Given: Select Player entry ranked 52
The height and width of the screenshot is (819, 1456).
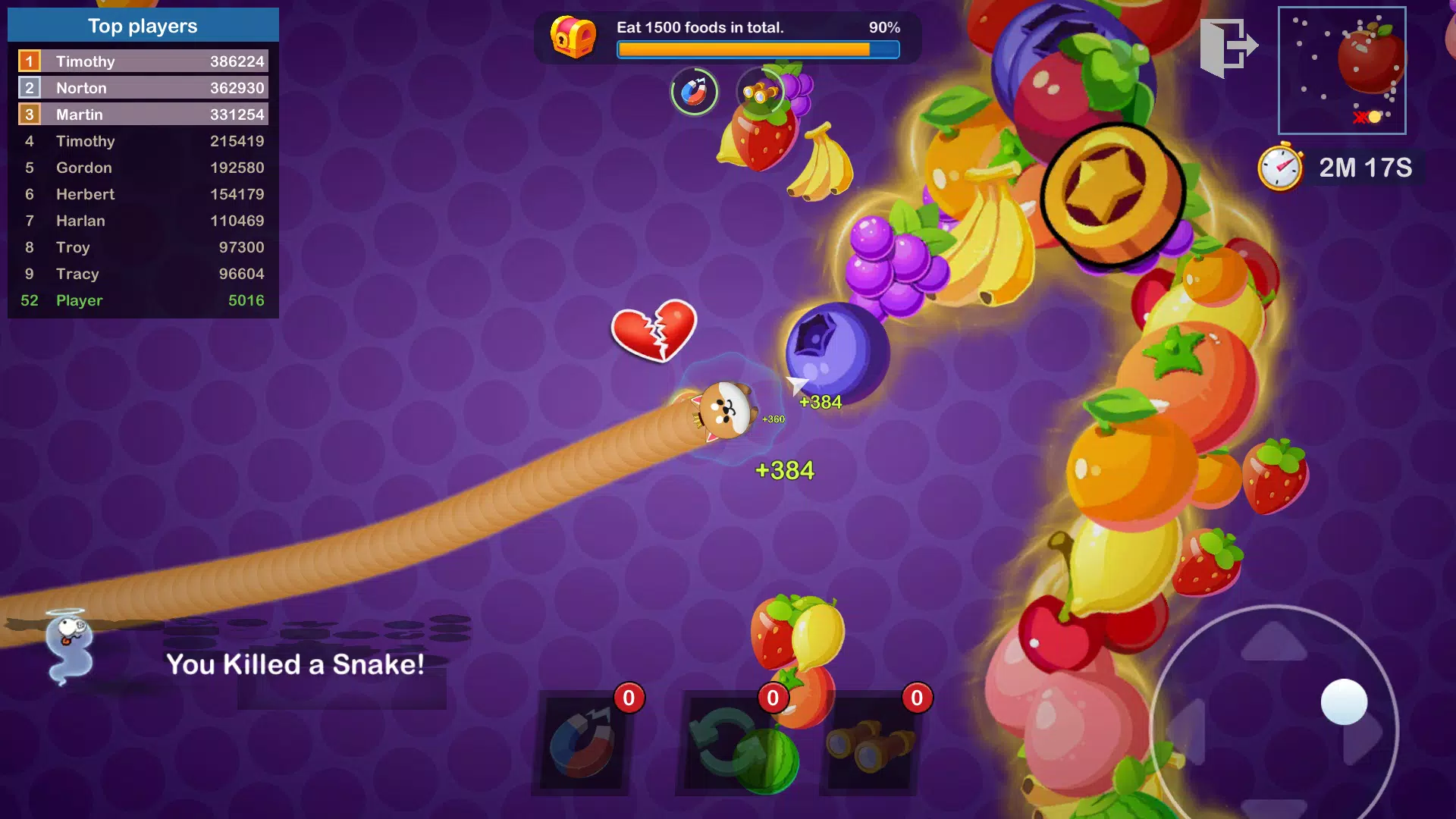Looking at the screenshot, I should (x=143, y=300).
